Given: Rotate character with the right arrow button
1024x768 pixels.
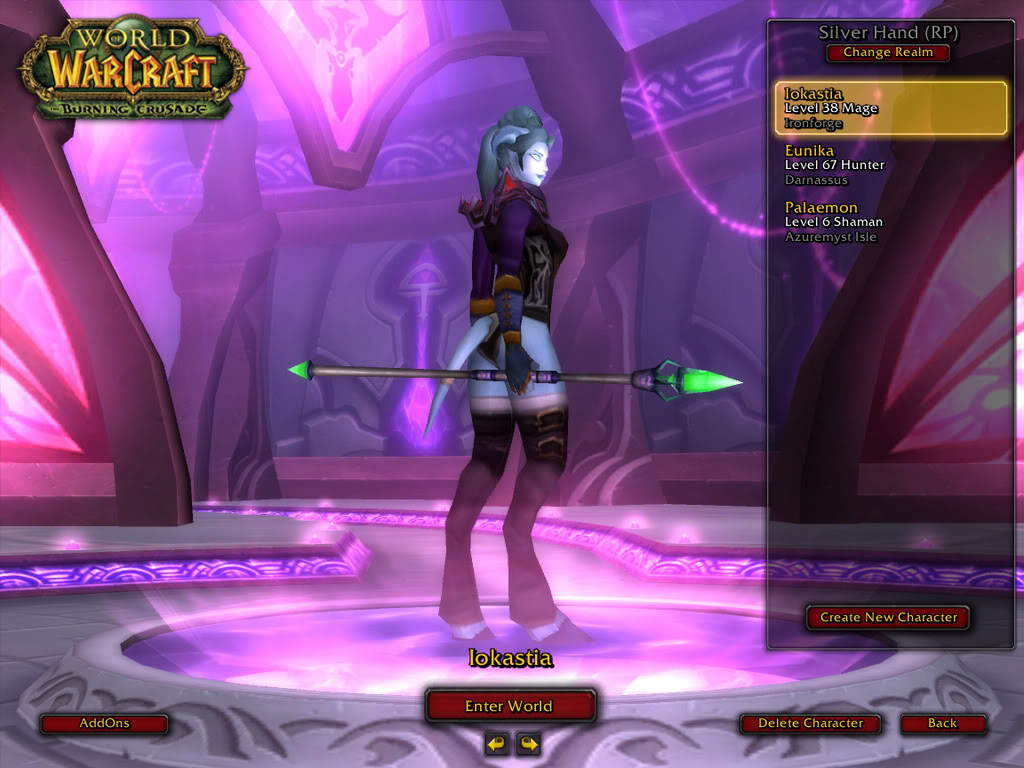Looking at the screenshot, I should point(528,743).
